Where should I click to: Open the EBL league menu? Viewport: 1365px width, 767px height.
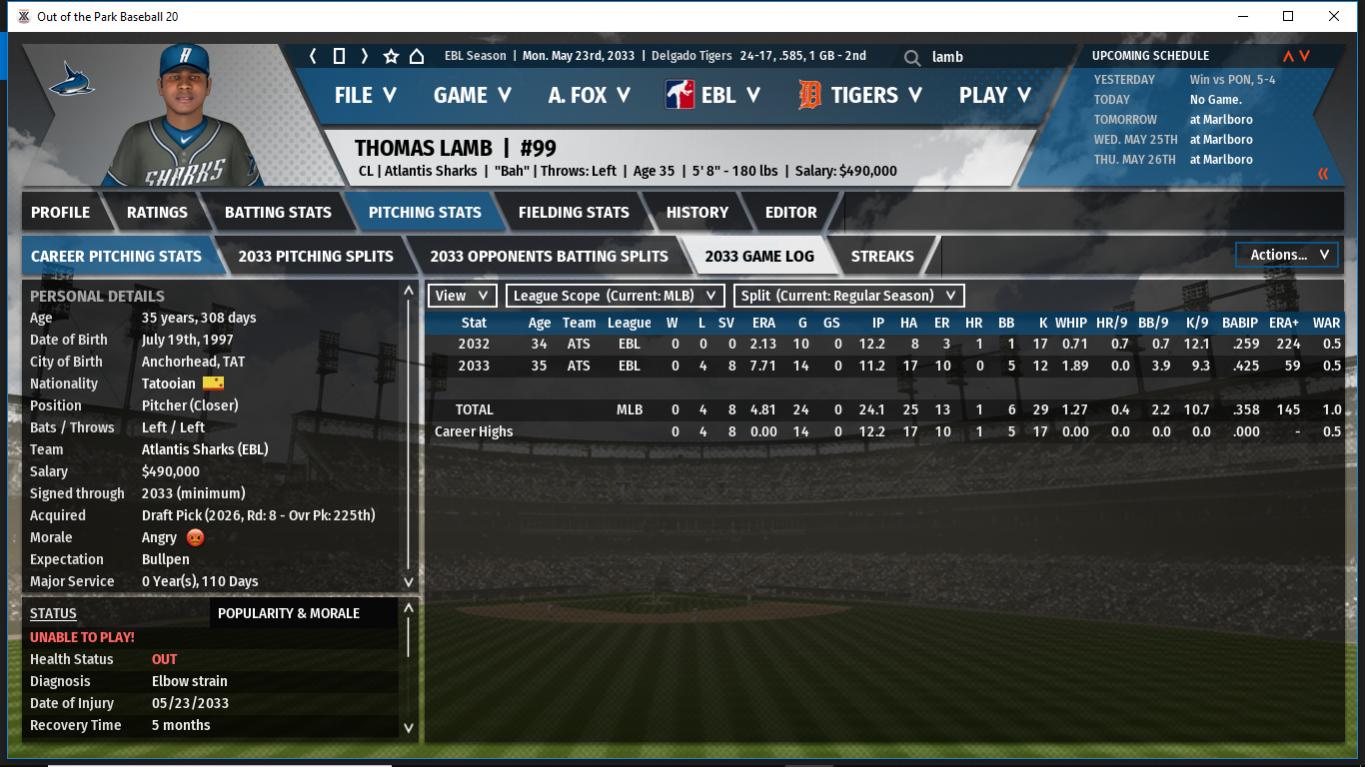click(712, 95)
